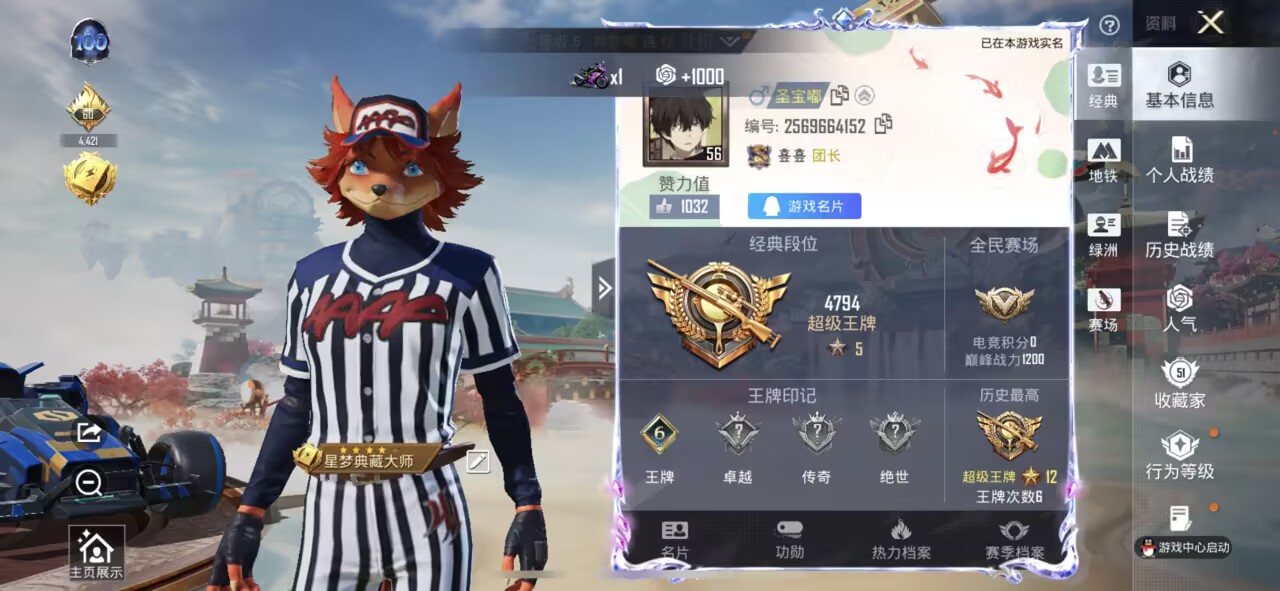Switch to the 地铁 metro mode tab
The width and height of the screenshot is (1280, 591).
[1104, 161]
